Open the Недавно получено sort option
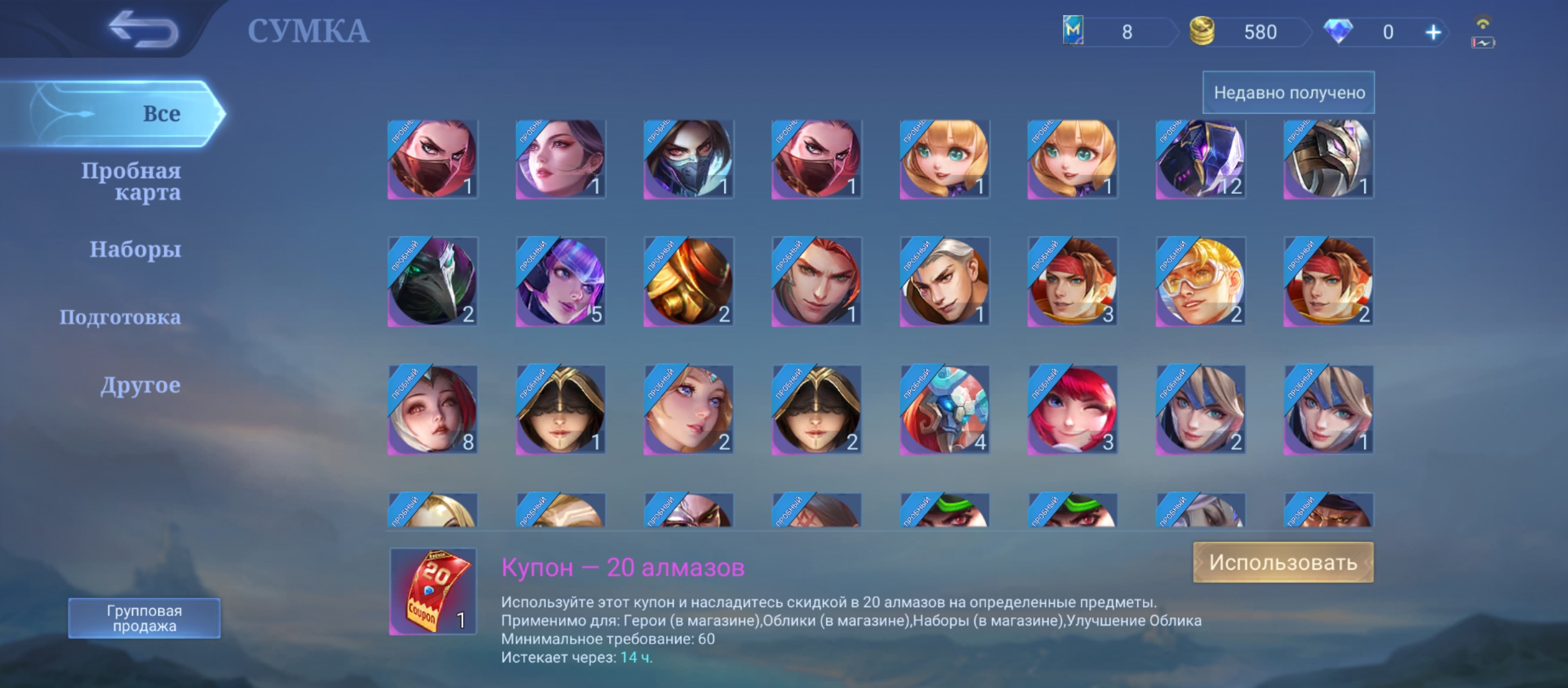This screenshot has width=1568, height=688. [1288, 93]
